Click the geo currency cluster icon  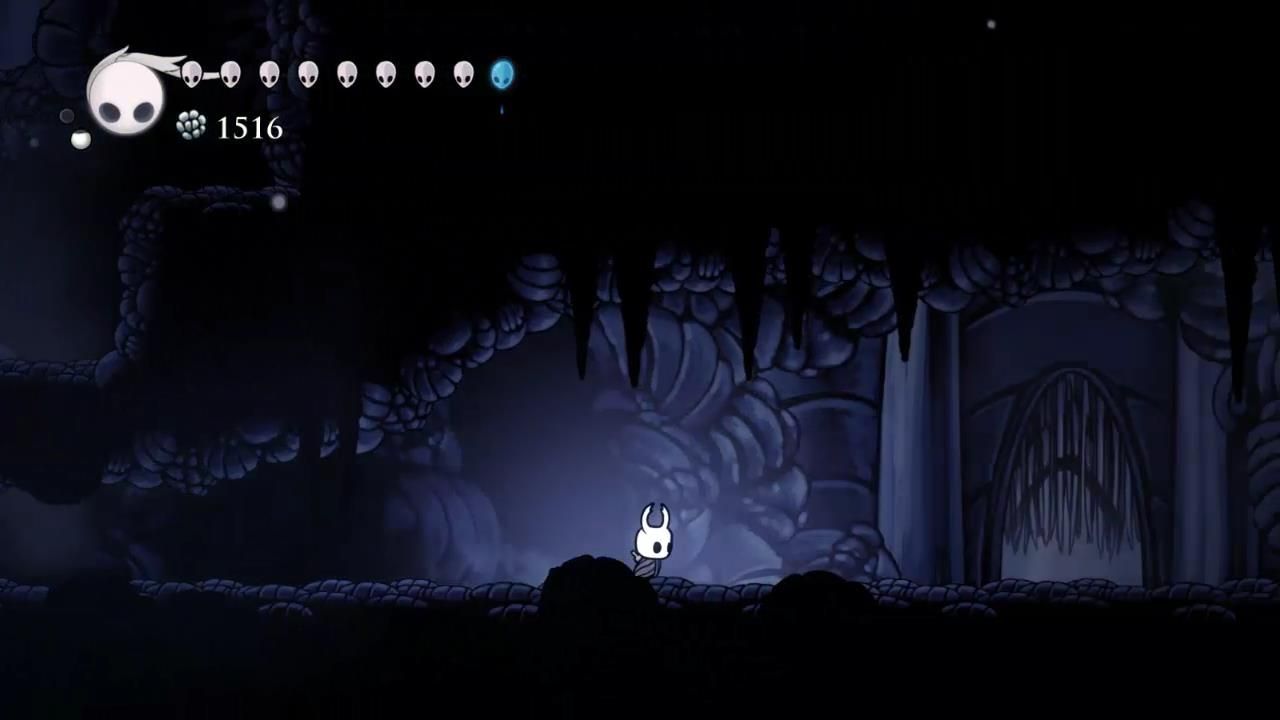tap(190, 126)
